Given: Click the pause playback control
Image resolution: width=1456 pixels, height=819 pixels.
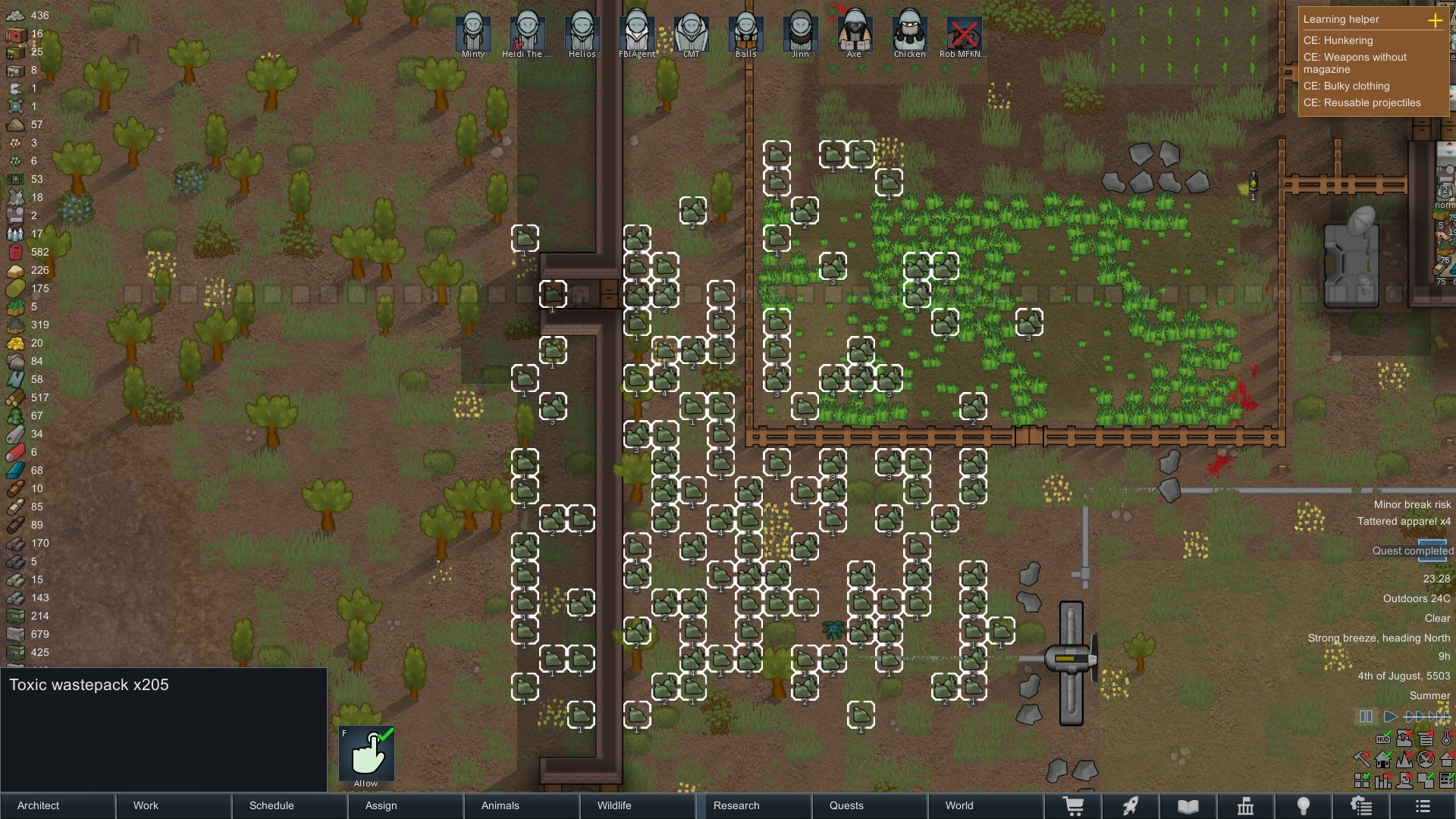Looking at the screenshot, I should (x=1364, y=716).
